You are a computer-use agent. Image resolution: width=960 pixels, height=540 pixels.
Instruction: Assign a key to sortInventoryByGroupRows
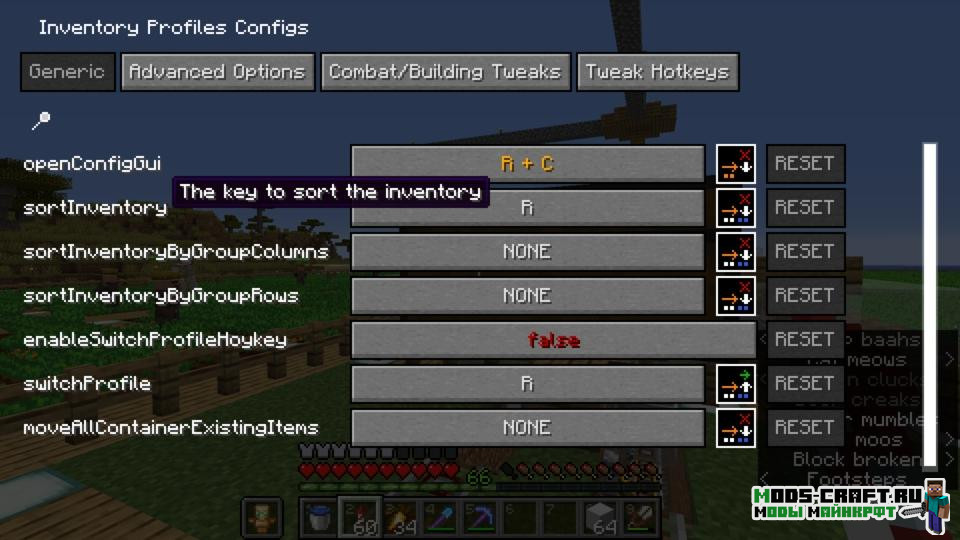pyautogui.click(x=527, y=296)
